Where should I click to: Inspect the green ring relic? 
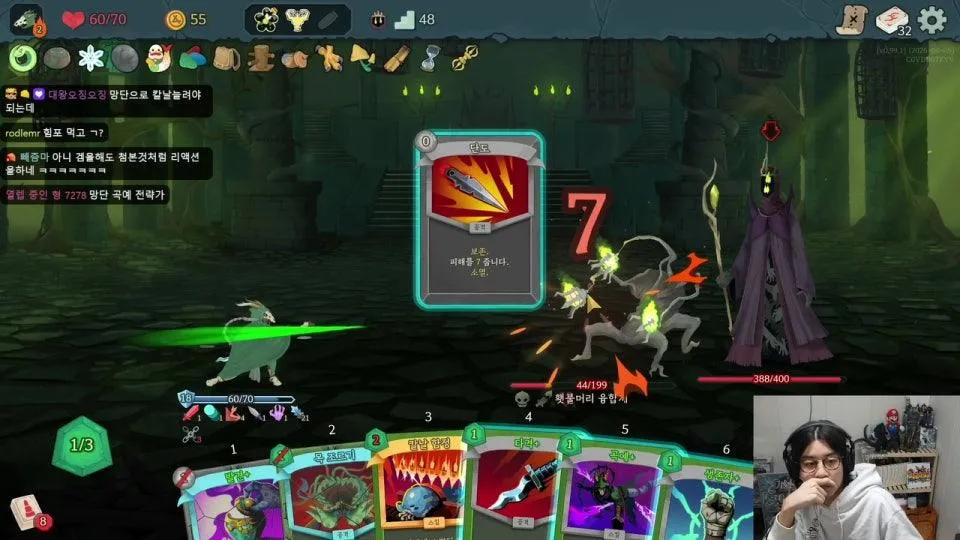(x=22, y=58)
